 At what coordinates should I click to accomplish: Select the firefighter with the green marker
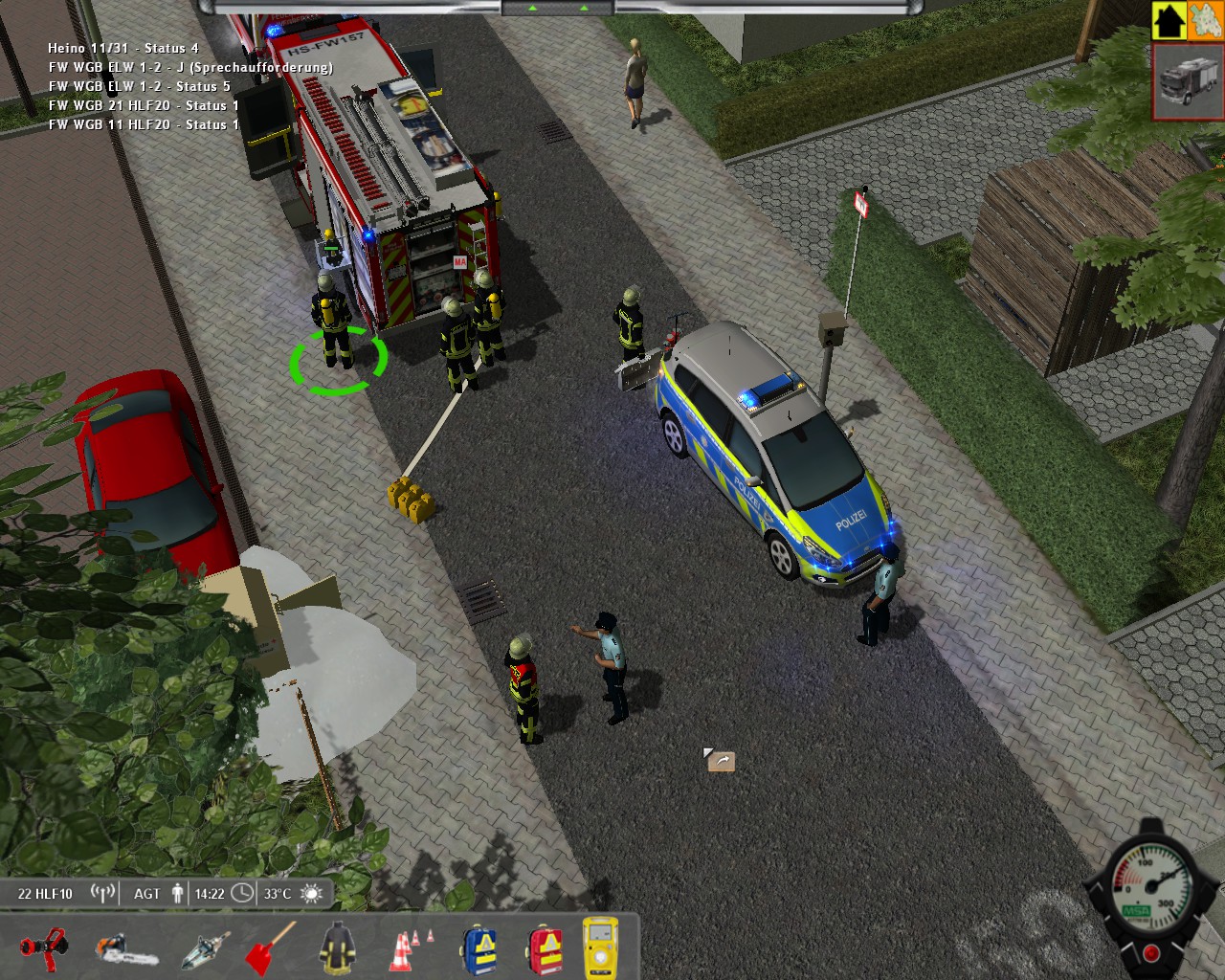click(332, 321)
